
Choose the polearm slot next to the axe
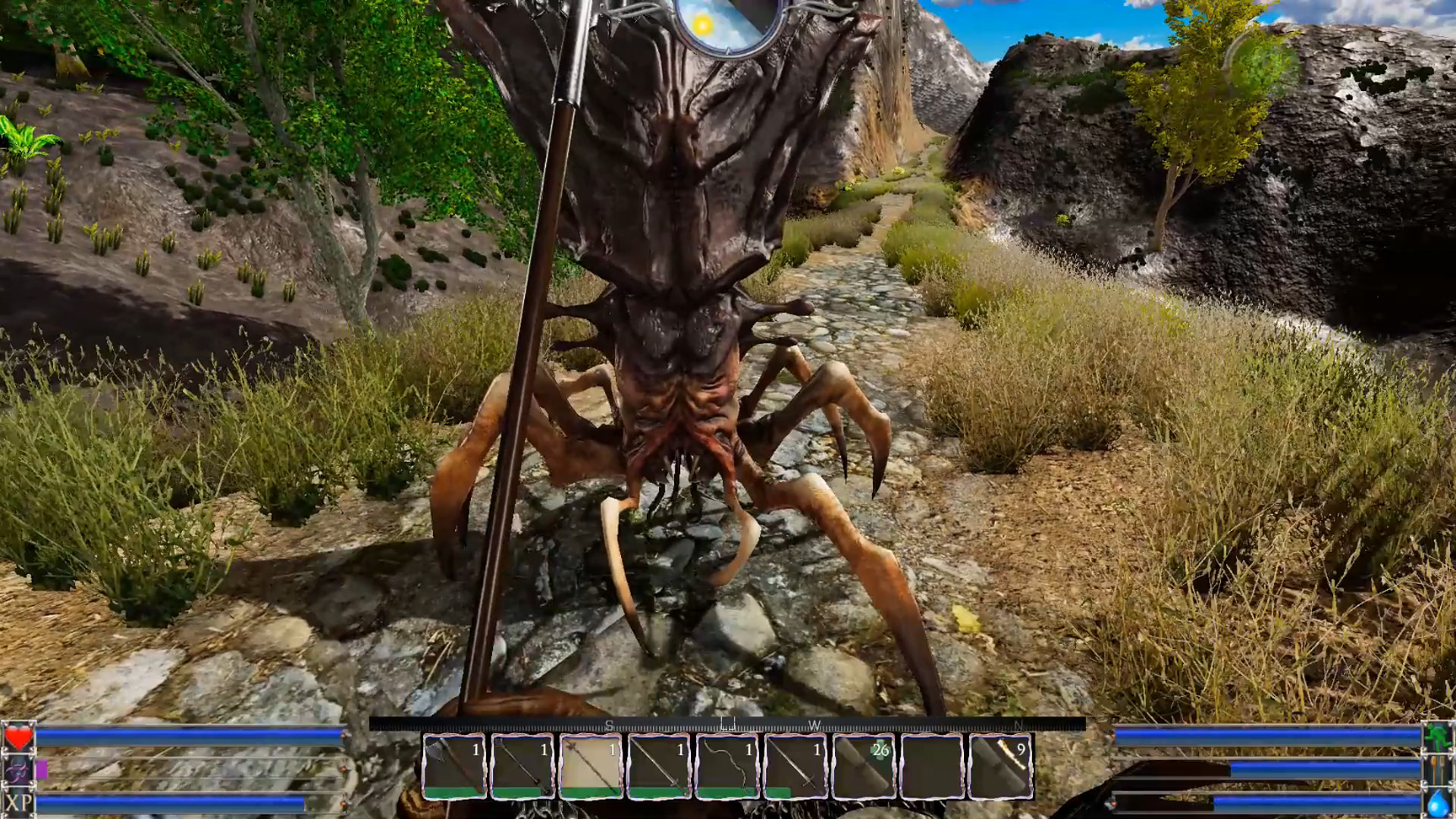point(522,766)
